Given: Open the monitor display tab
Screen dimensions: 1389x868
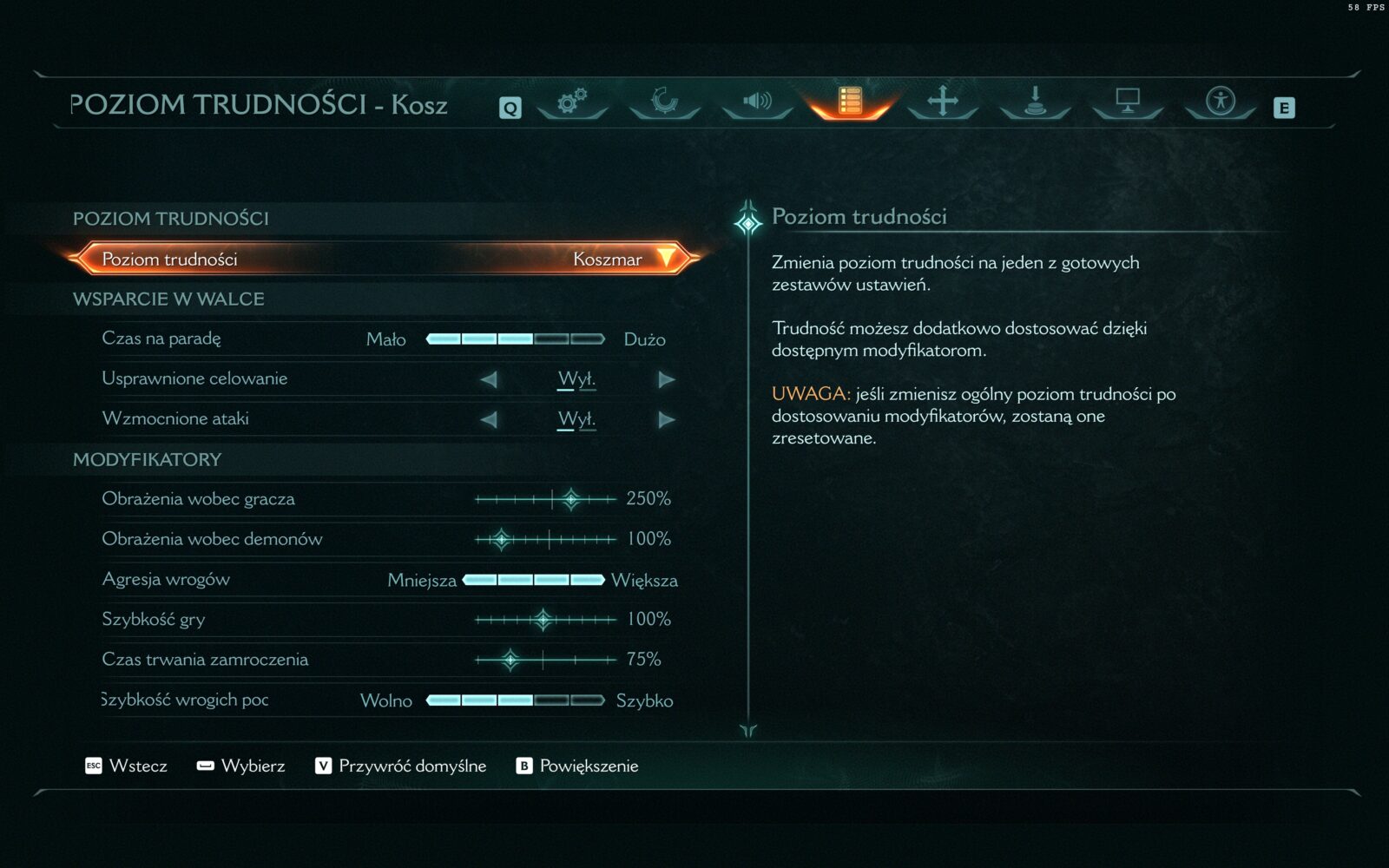Looking at the screenshot, I should tap(1127, 102).
